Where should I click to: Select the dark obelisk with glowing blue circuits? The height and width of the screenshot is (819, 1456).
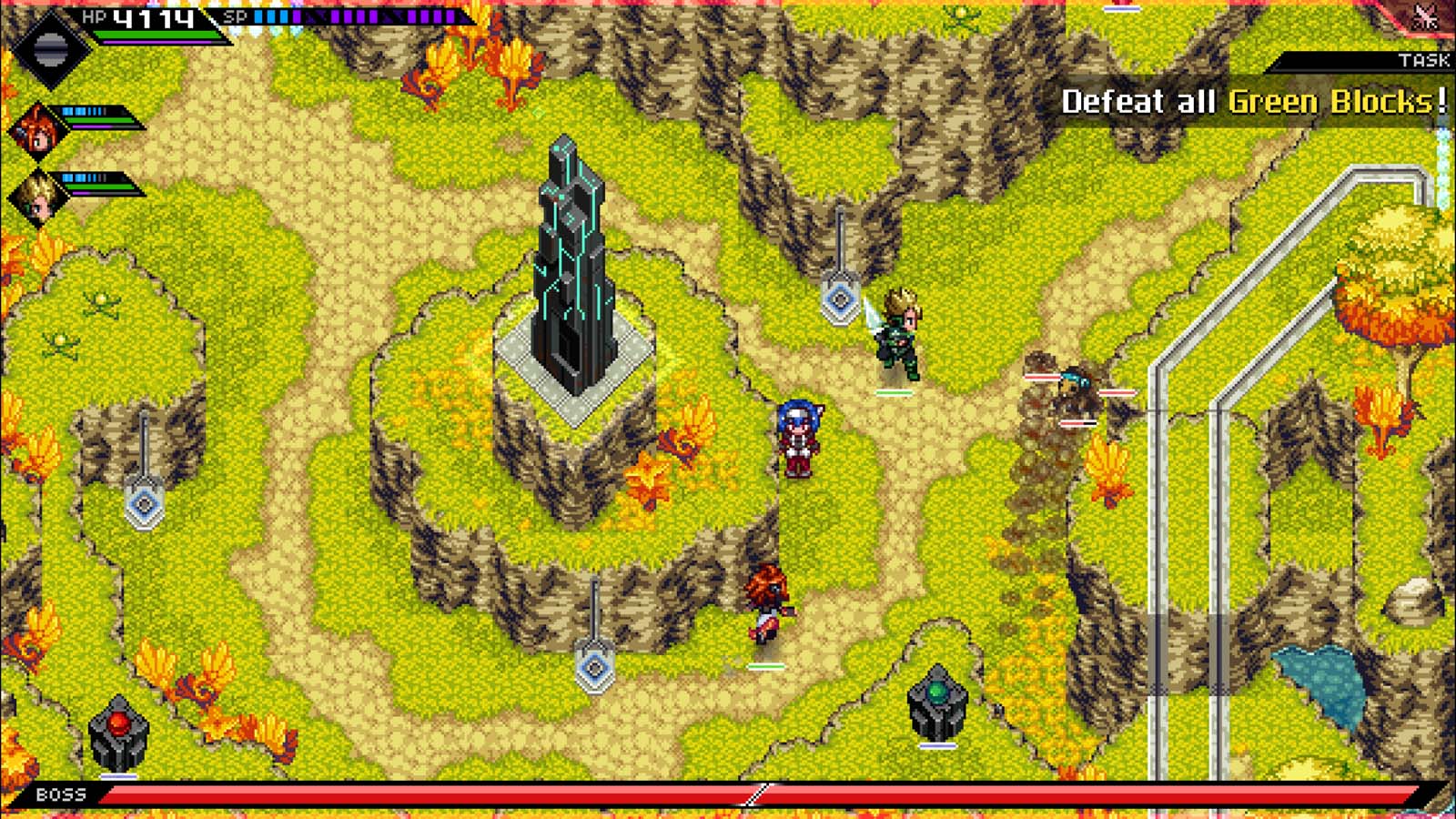pyautogui.click(x=573, y=273)
